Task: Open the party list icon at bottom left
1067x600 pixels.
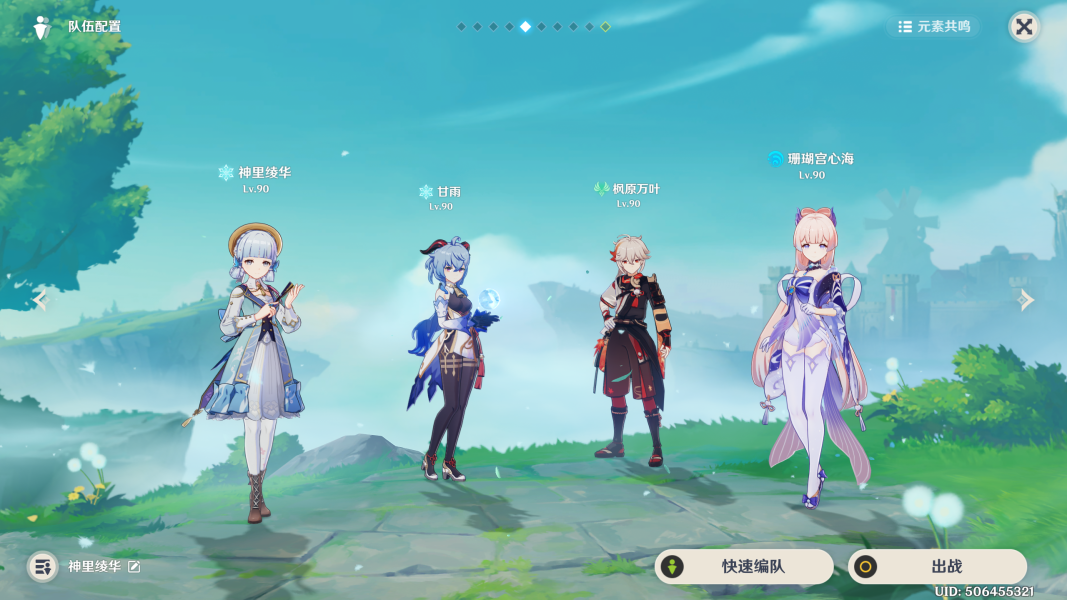Action: pyautogui.click(x=42, y=567)
